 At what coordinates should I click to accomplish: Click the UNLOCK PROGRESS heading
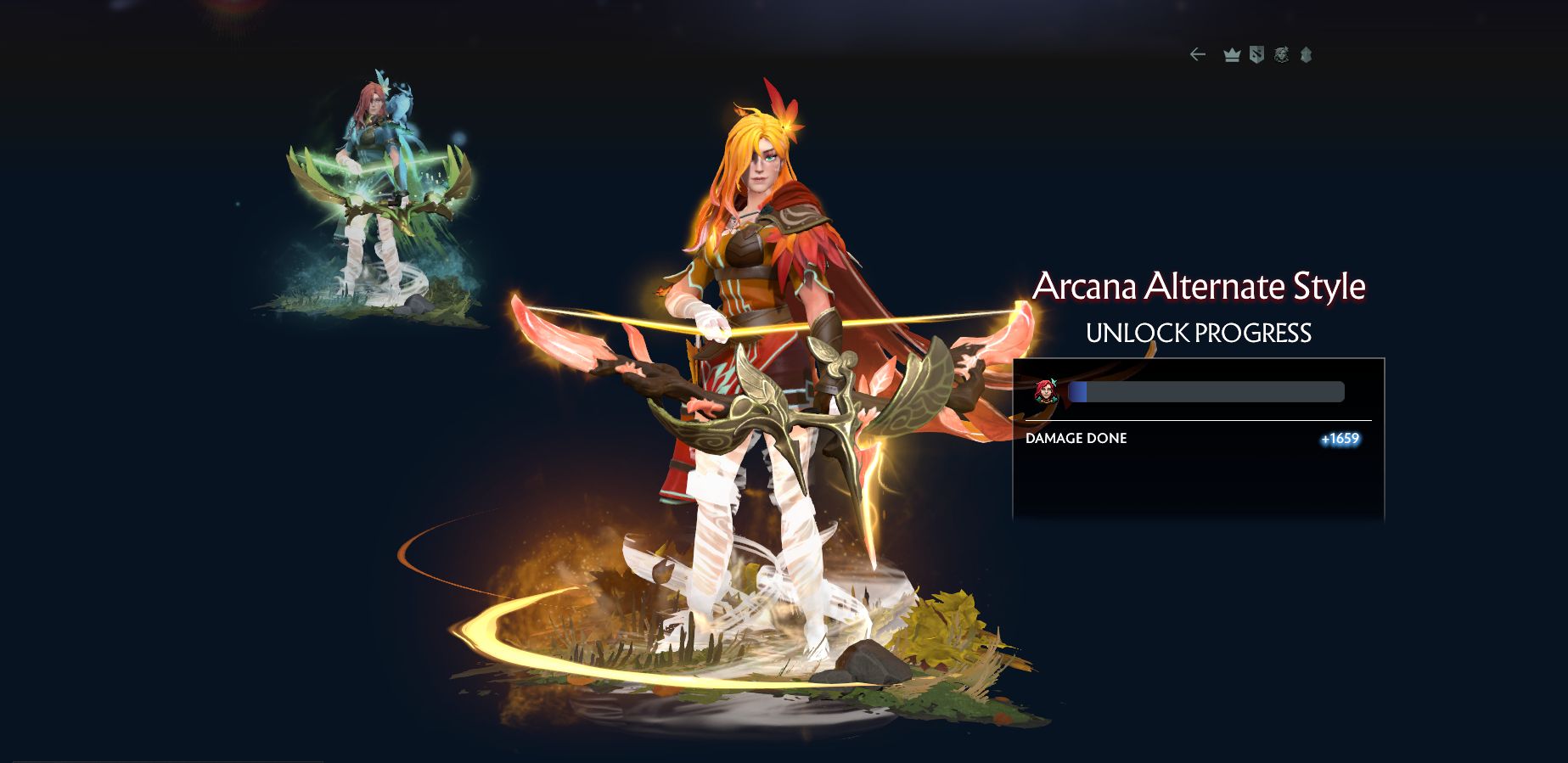(1197, 334)
